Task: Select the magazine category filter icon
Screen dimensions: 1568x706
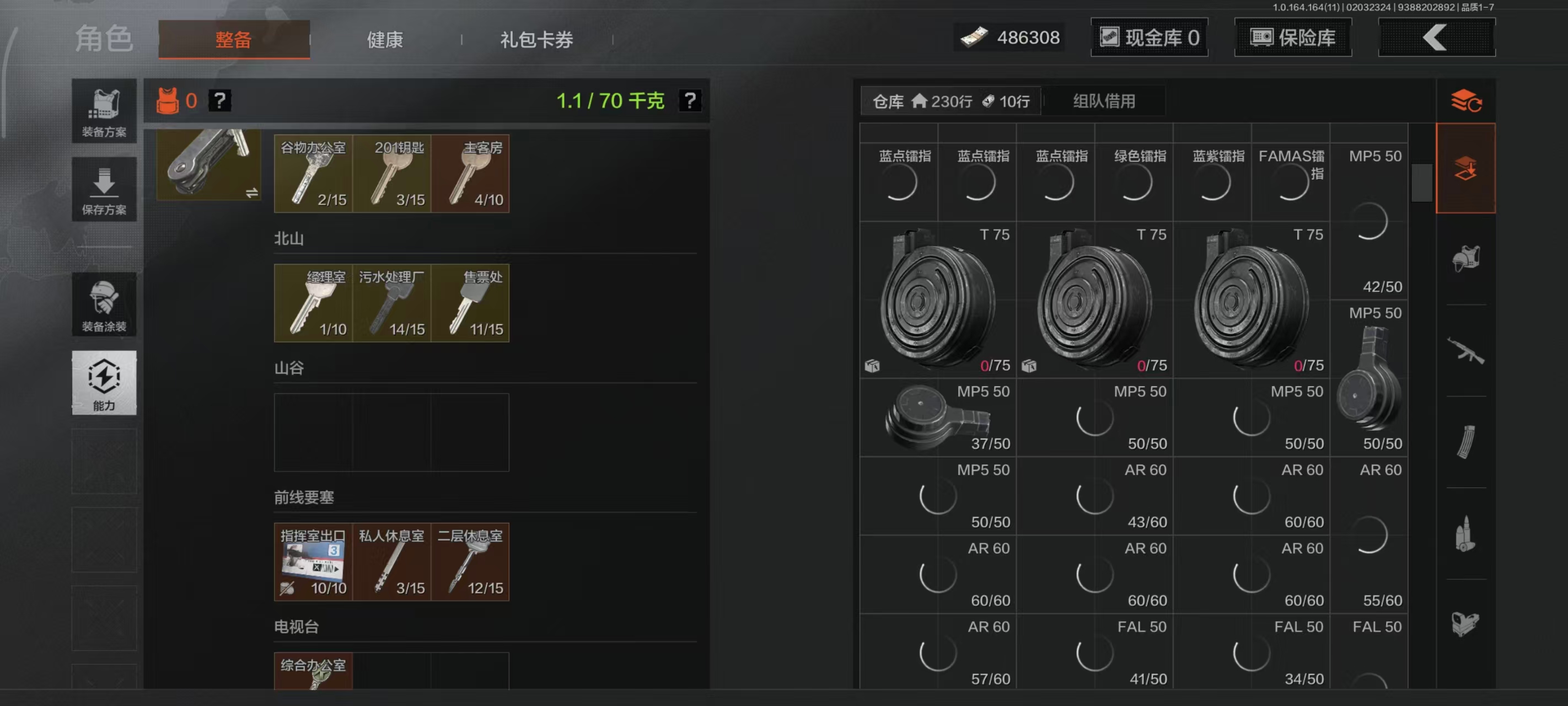Action: pyautogui.click(x=1467, y=443)
